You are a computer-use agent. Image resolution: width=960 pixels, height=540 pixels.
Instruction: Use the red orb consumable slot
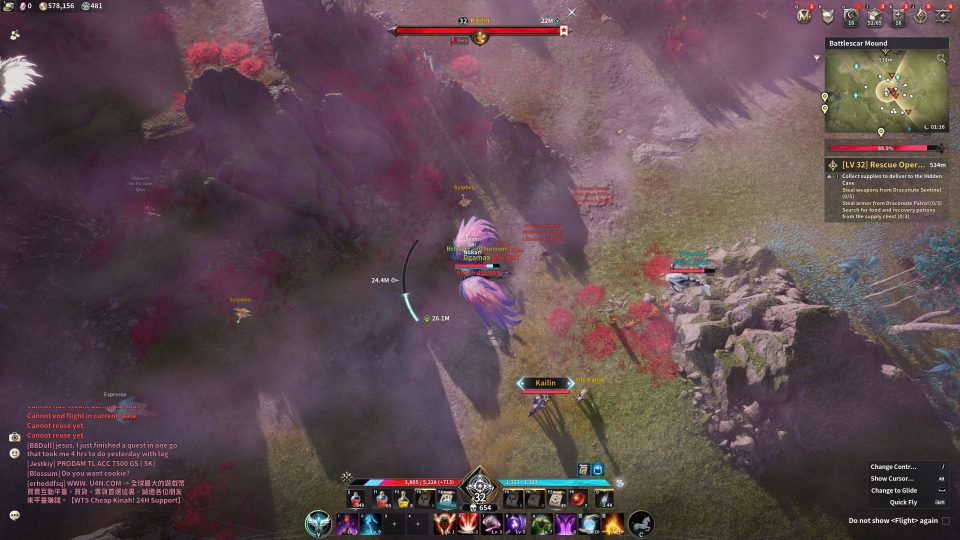pos(579,498)
